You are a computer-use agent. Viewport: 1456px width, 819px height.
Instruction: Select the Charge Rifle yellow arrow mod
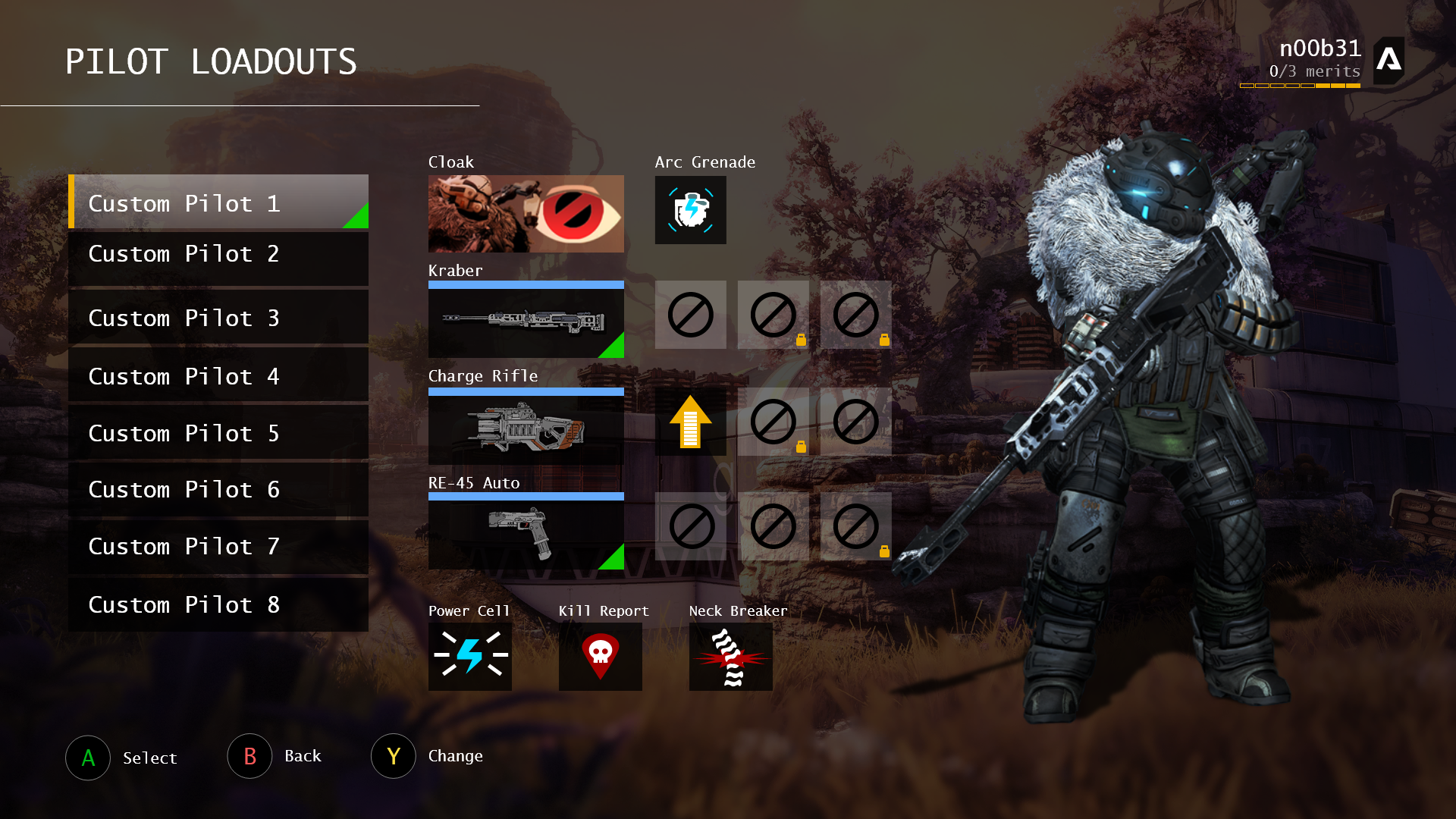click(x=690, y=422)
